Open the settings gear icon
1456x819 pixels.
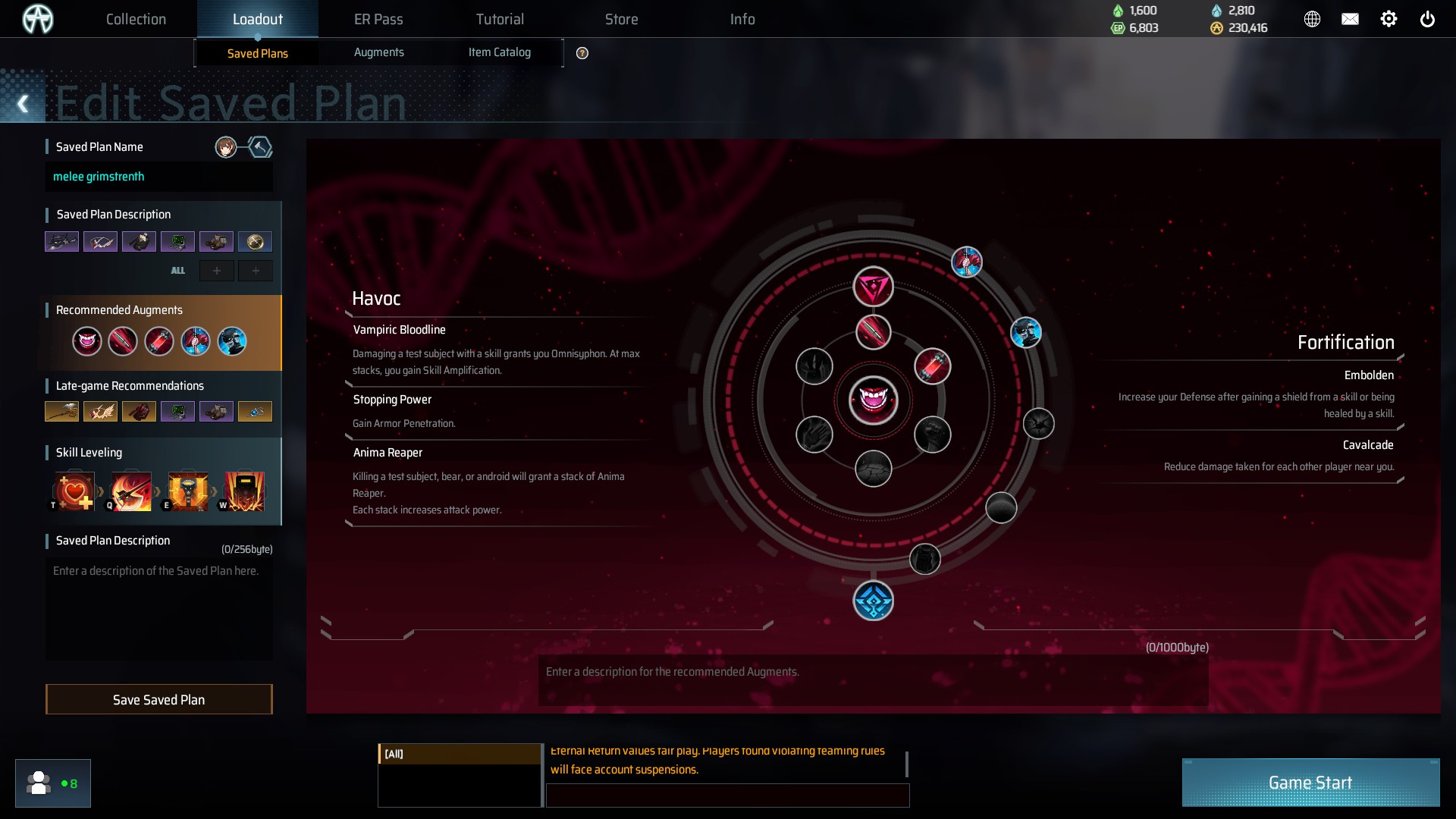1389,19
